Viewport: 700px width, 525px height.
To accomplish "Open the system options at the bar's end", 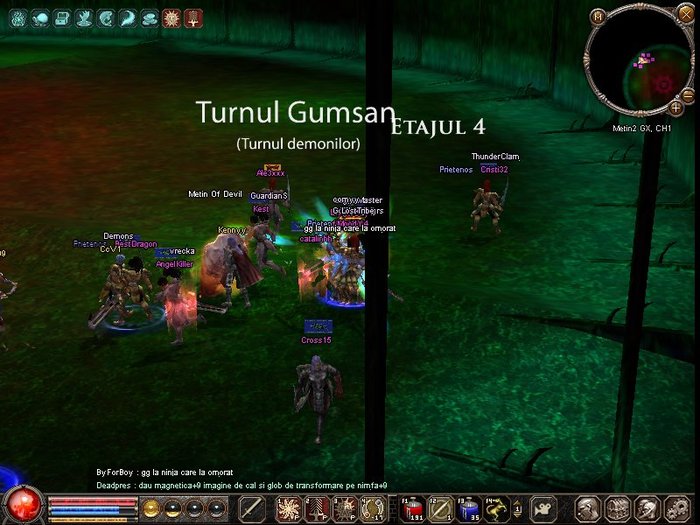I will coord(674,508).
